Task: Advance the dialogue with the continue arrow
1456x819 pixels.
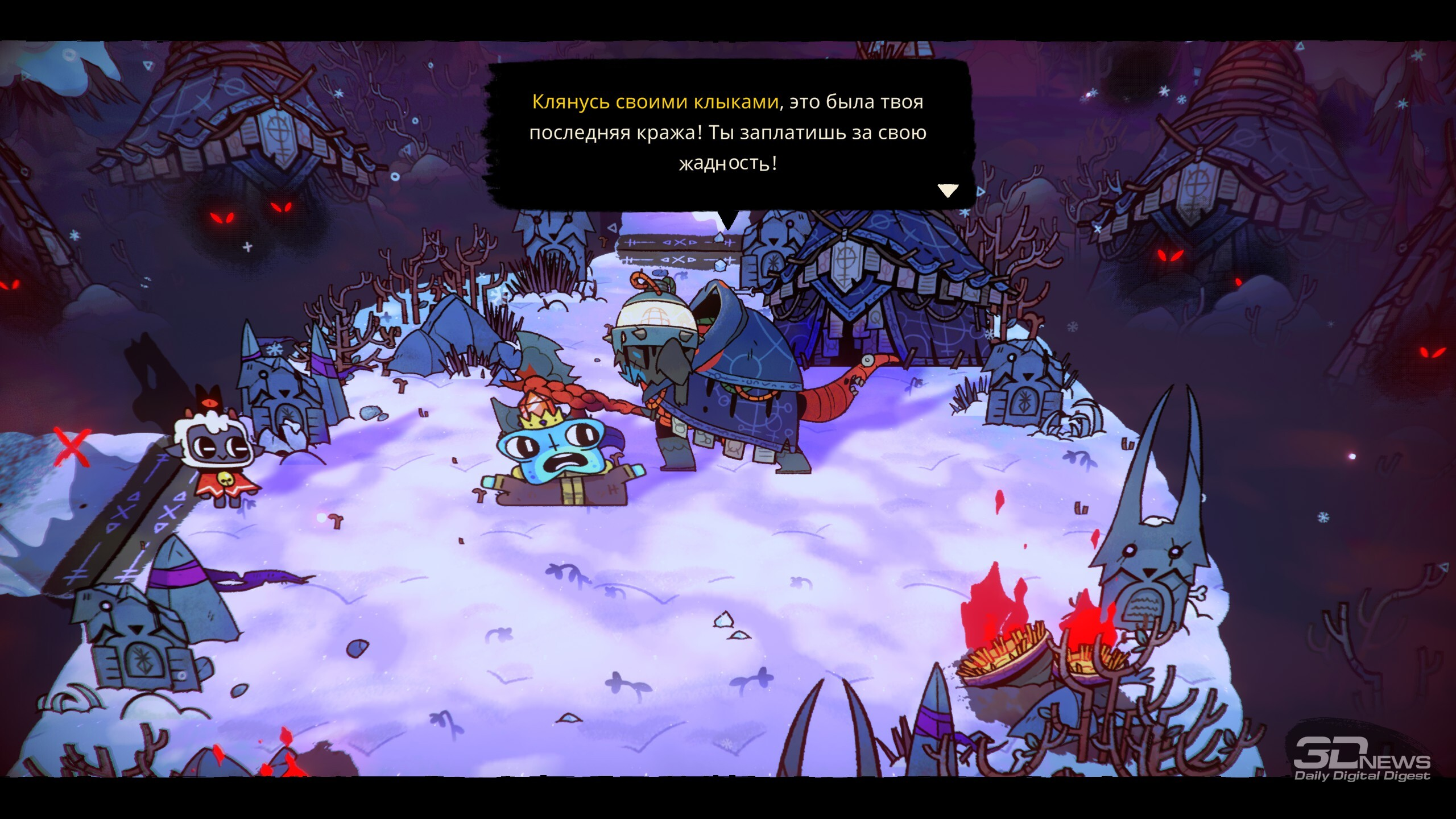Action: point(948,191)
